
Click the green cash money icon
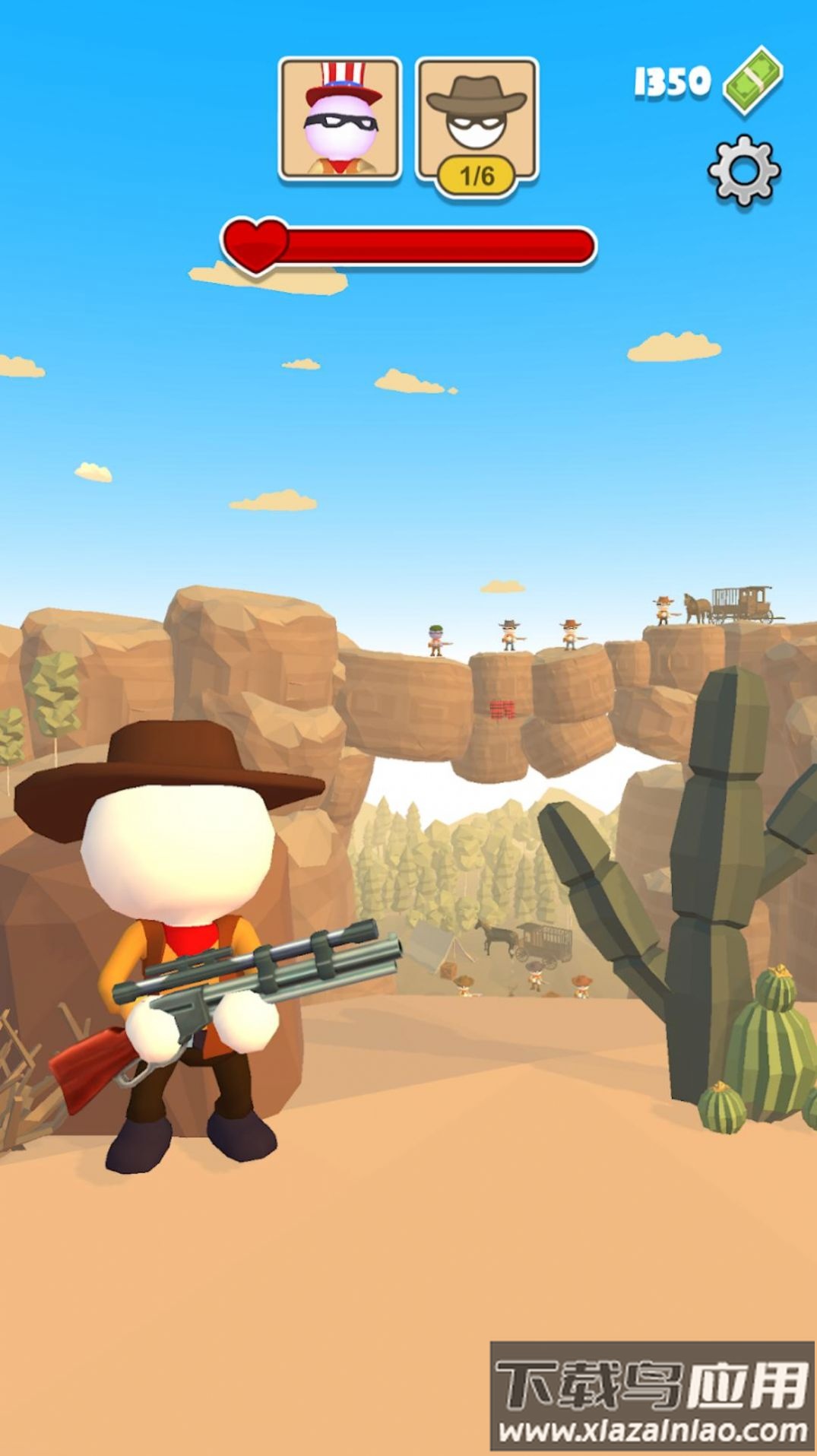point(752,80)
